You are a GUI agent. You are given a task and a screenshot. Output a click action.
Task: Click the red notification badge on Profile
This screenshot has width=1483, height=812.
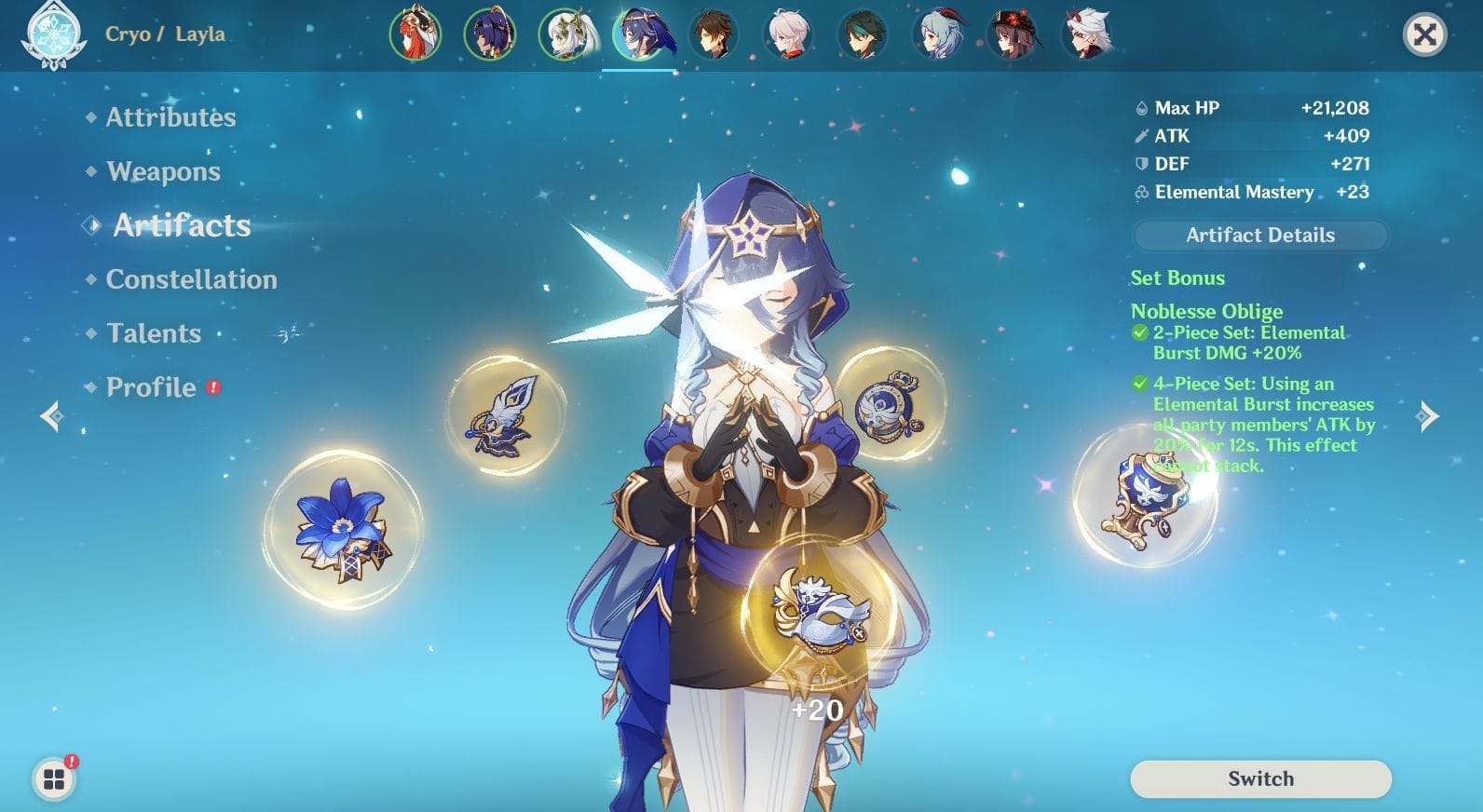tap(211, 388)
